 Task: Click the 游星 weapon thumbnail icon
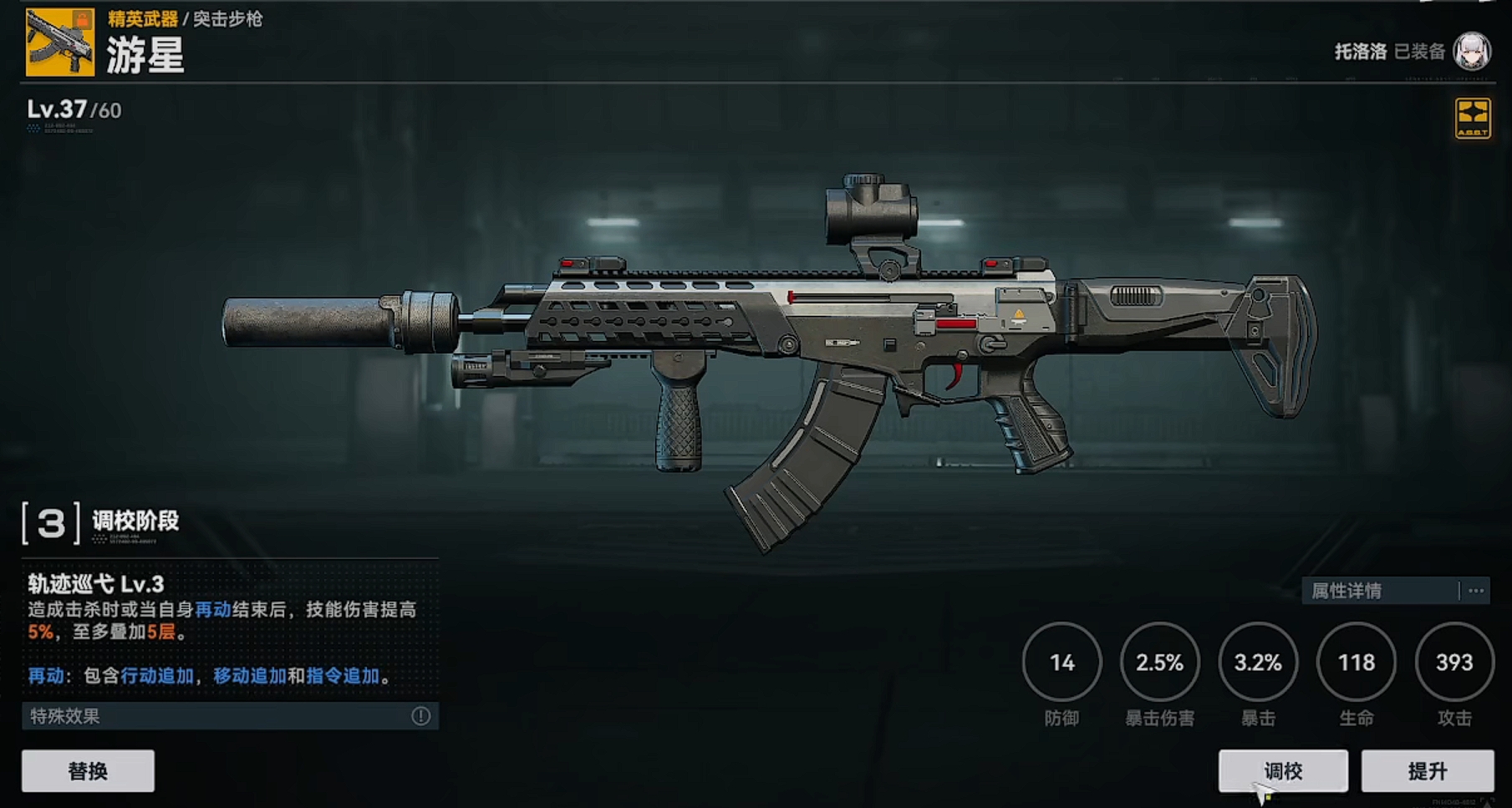click(x=59, y=43)
